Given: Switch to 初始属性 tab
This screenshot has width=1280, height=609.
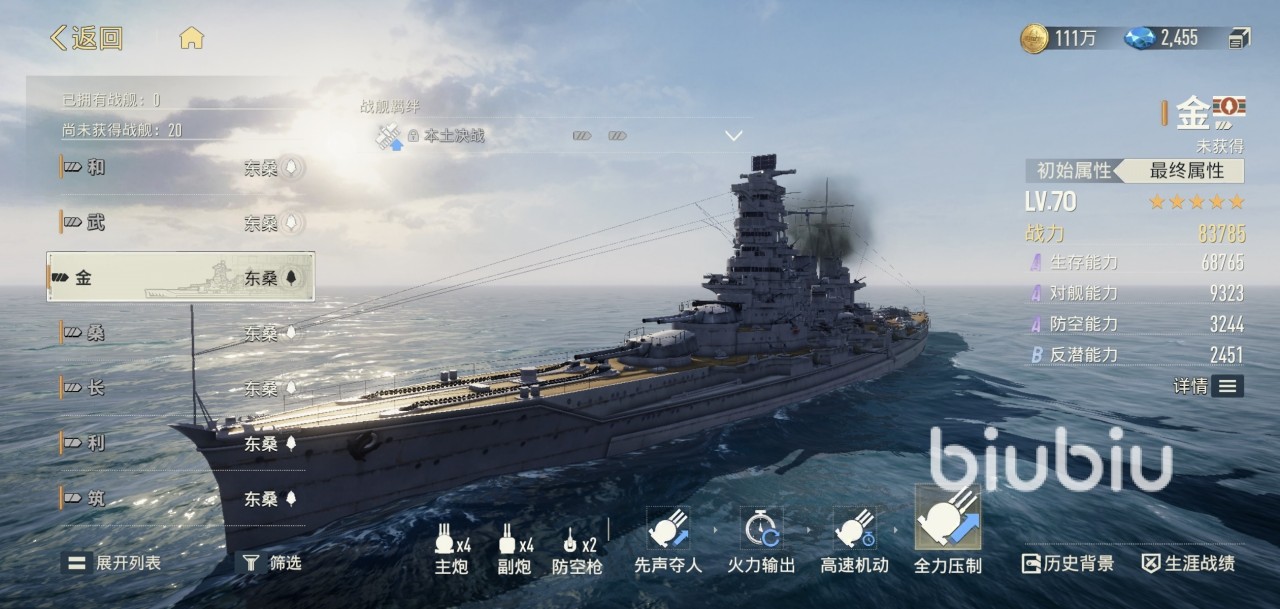Looking at the screenshot, I should pos(1073,171).
